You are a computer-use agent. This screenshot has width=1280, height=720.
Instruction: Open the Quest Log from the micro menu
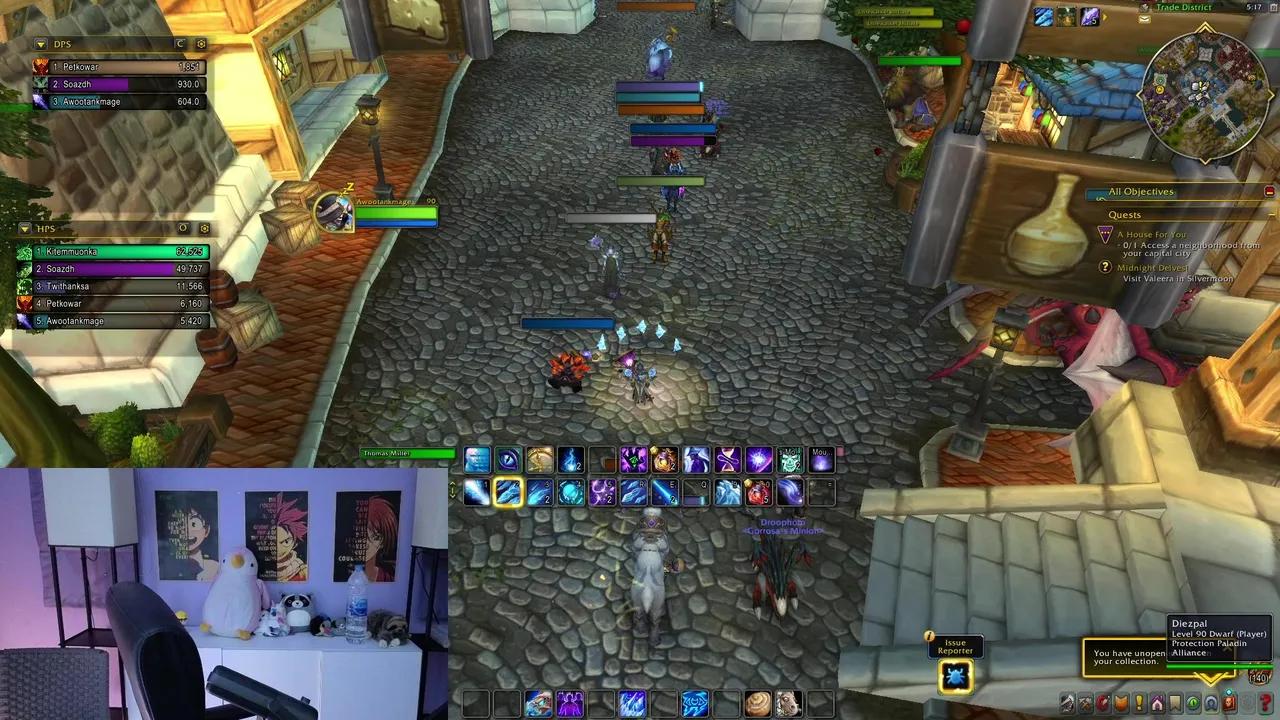coord(1138,701)
